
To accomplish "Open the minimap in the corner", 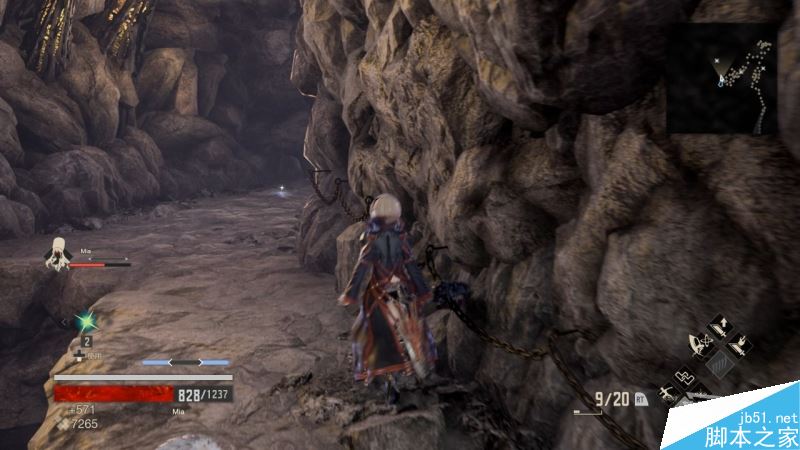I will (722, 79).
